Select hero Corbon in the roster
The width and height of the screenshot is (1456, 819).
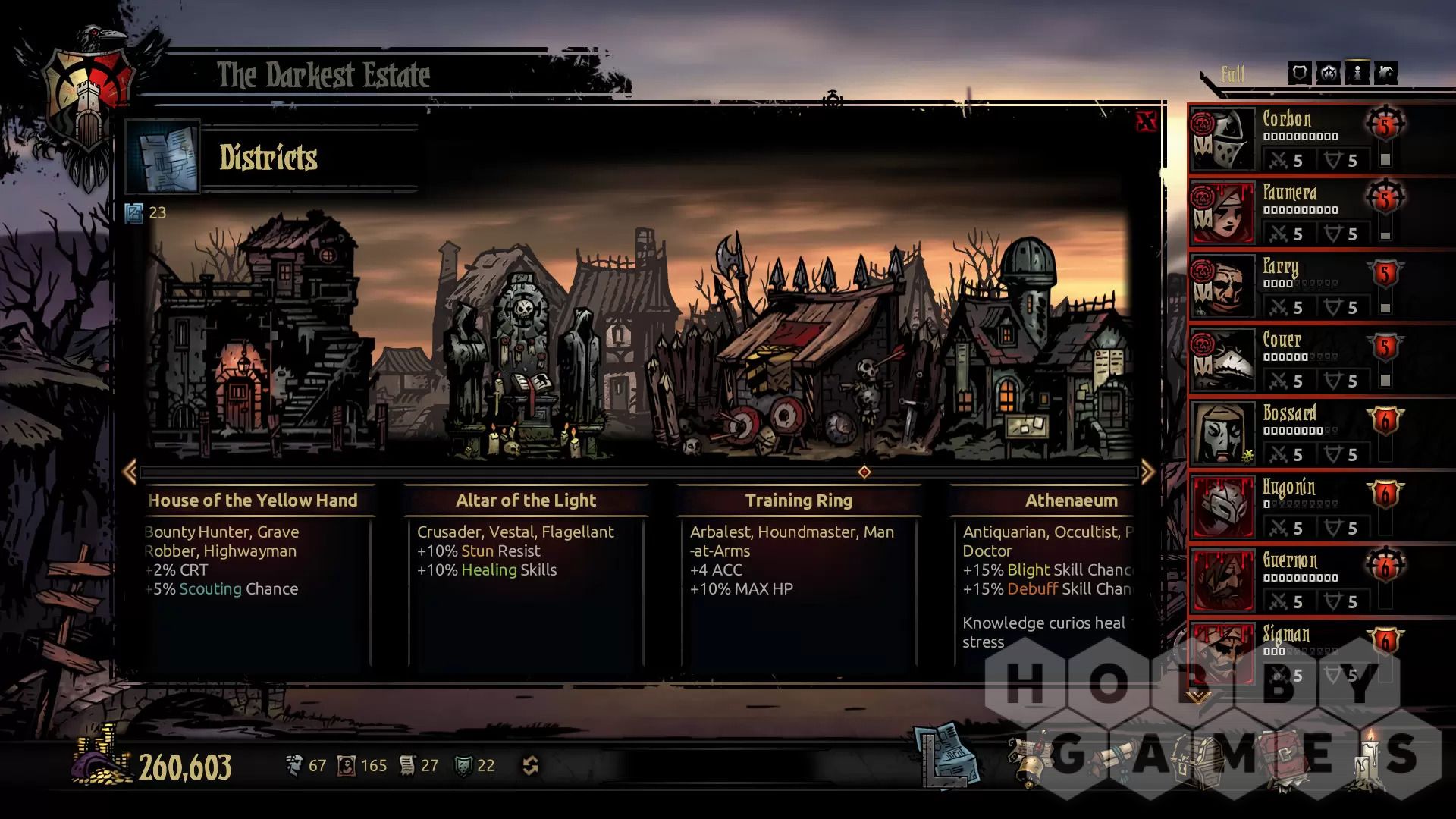click(1287, 120)
